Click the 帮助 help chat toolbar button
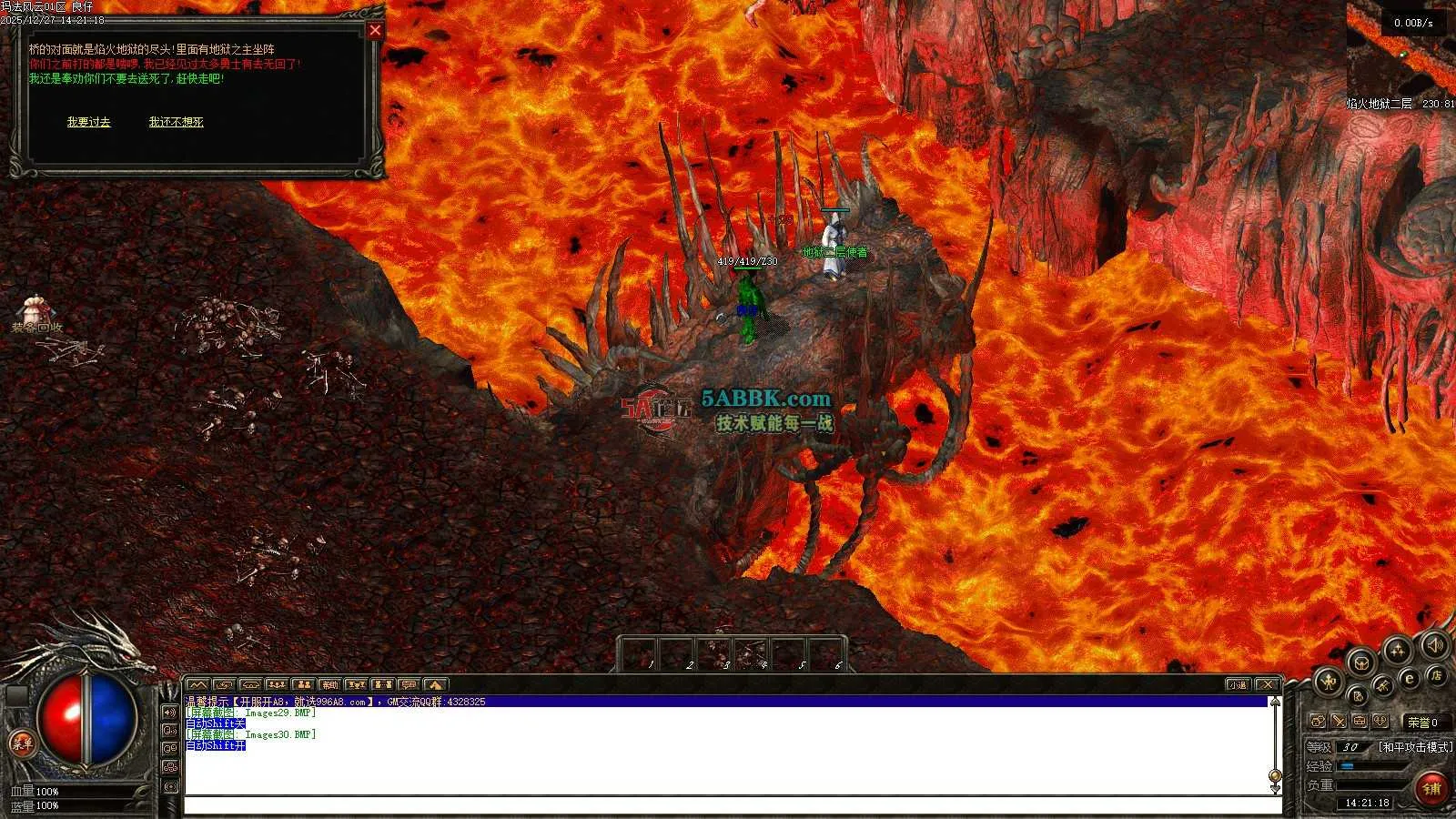Viewport: 1456px width, 819px height. pos(329,684)
